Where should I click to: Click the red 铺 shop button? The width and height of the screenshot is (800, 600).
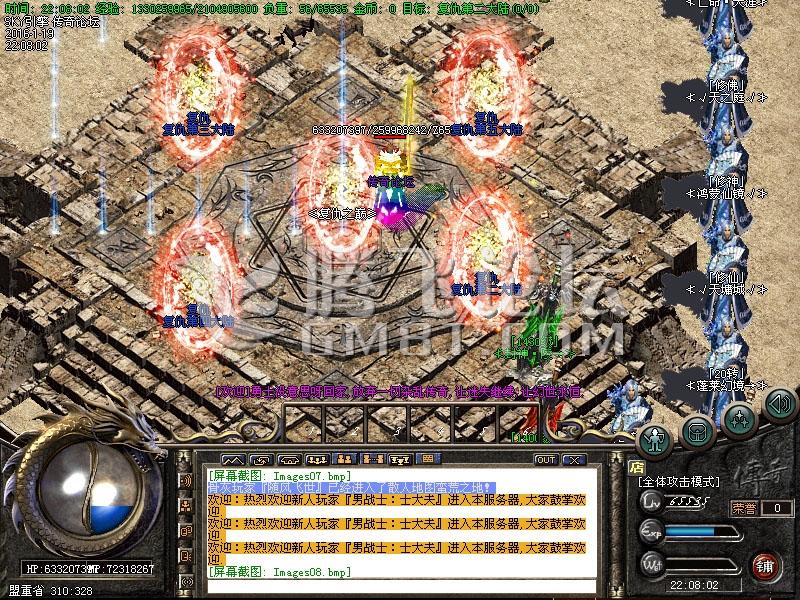[765, 564]
